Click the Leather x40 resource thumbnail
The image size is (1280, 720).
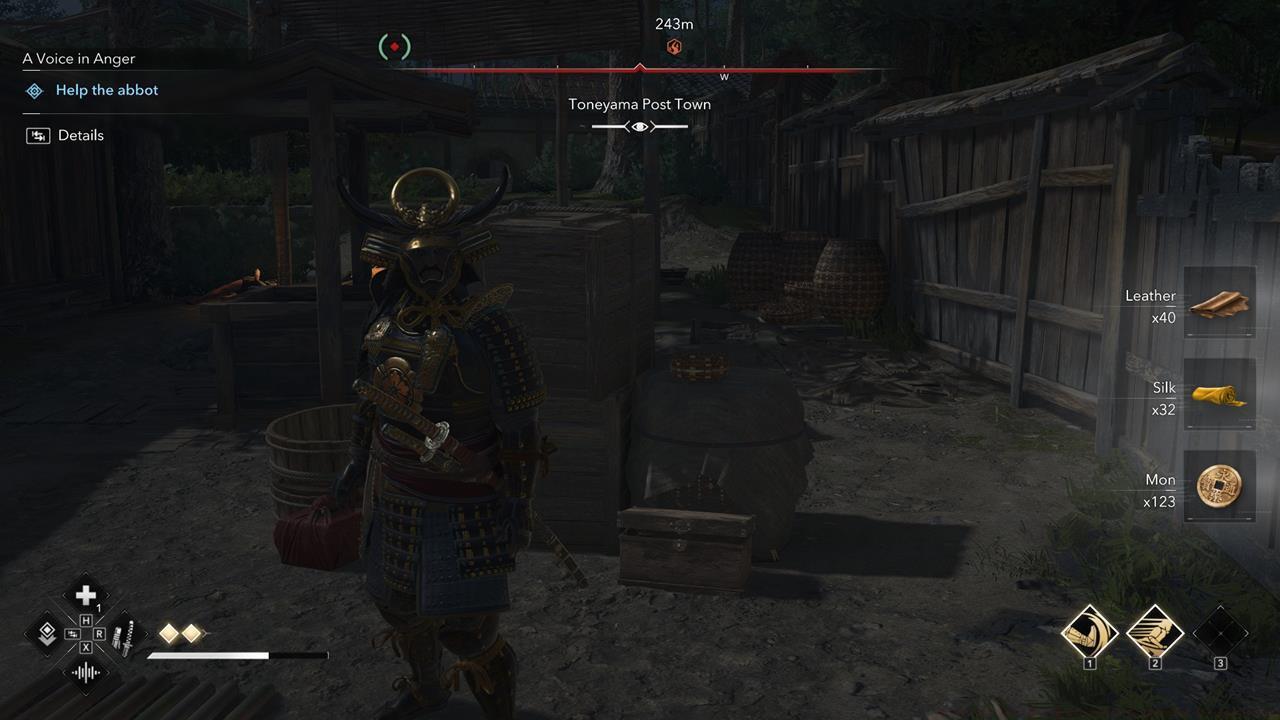click(x=1219, y=303)
